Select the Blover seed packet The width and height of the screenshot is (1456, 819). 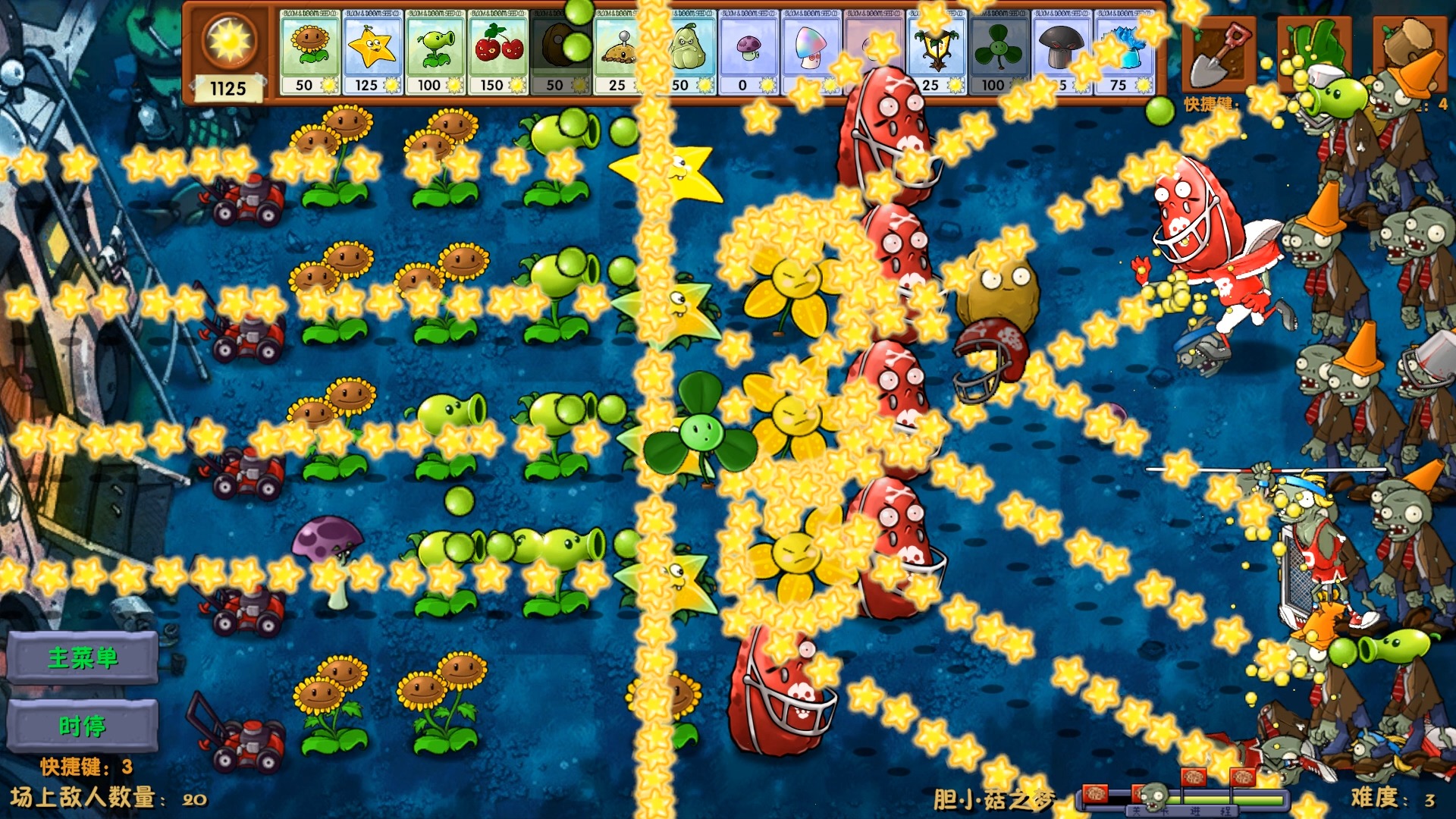[999, 52]
